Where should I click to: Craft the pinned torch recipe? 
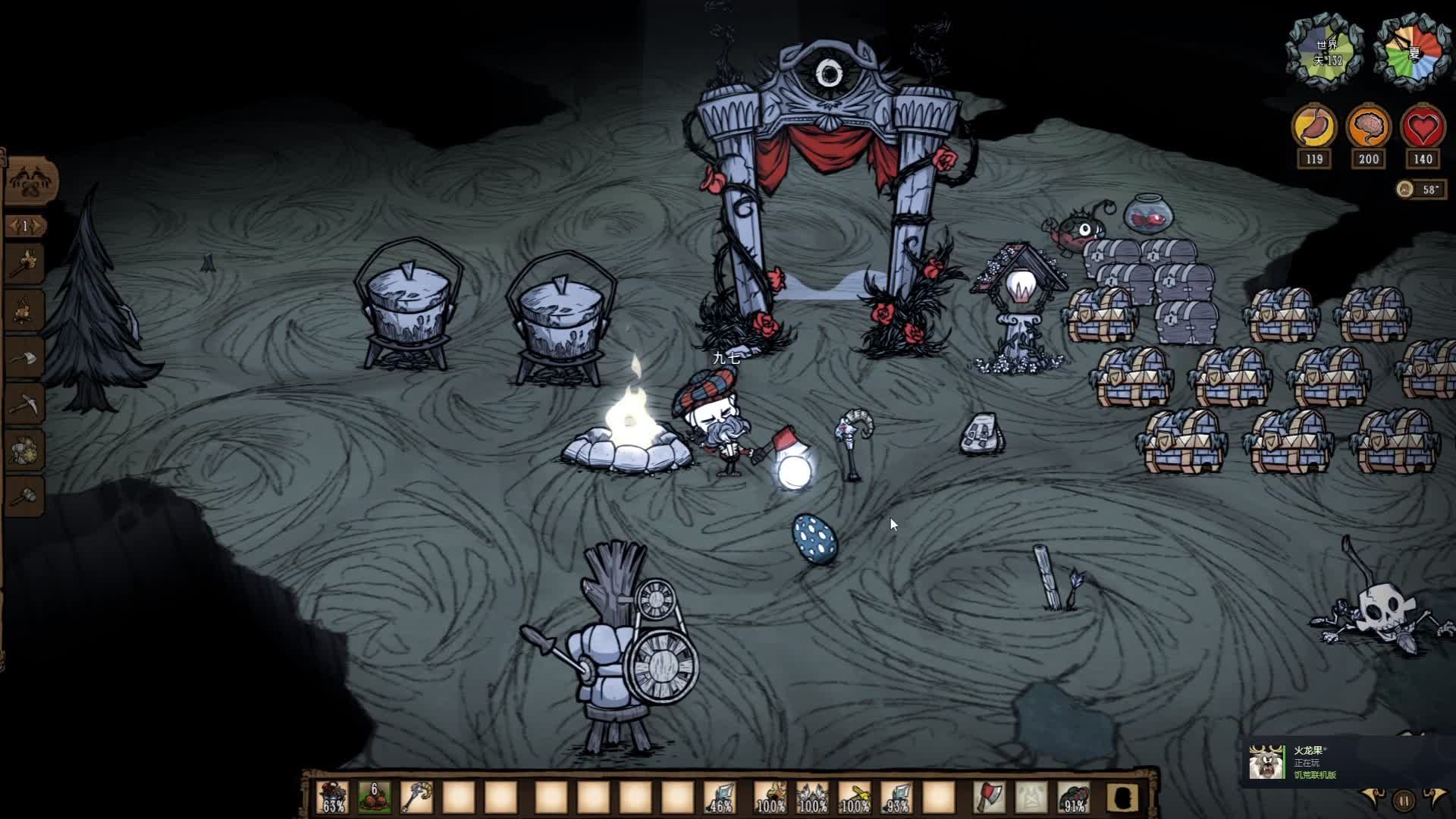(x=25, y=263)
